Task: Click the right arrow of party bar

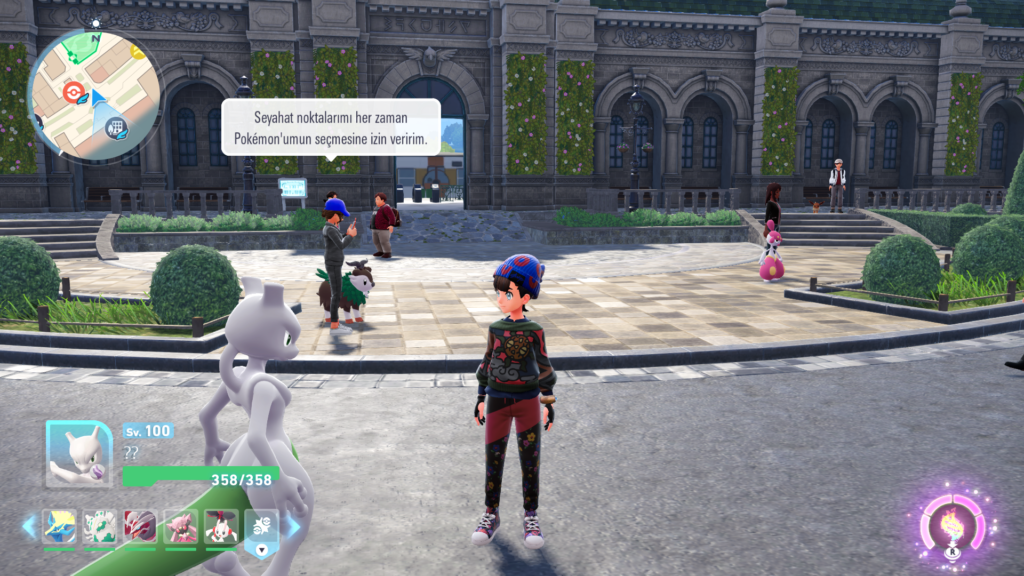Action: coord(293,526)
